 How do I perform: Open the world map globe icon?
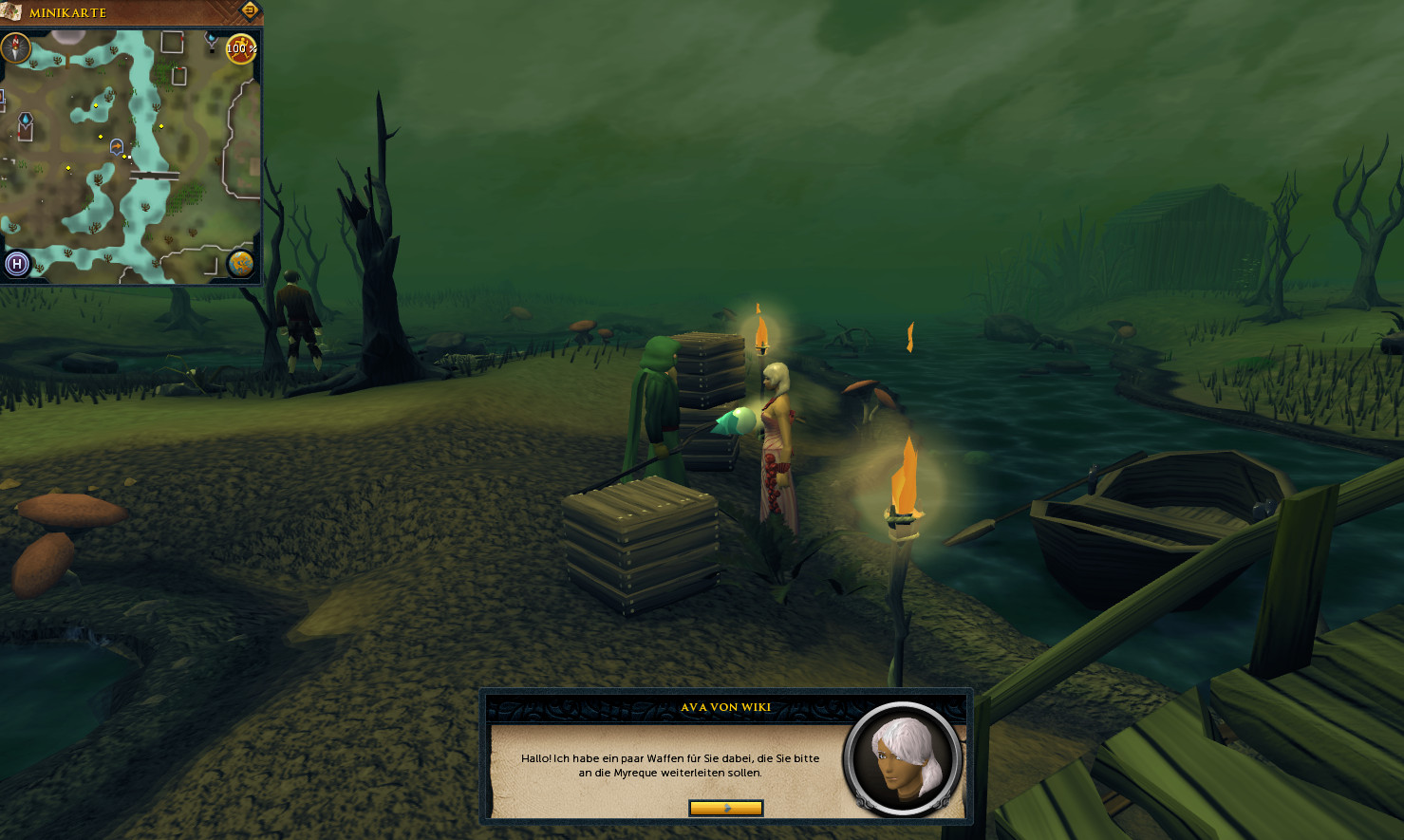click(x=240, y=264)
